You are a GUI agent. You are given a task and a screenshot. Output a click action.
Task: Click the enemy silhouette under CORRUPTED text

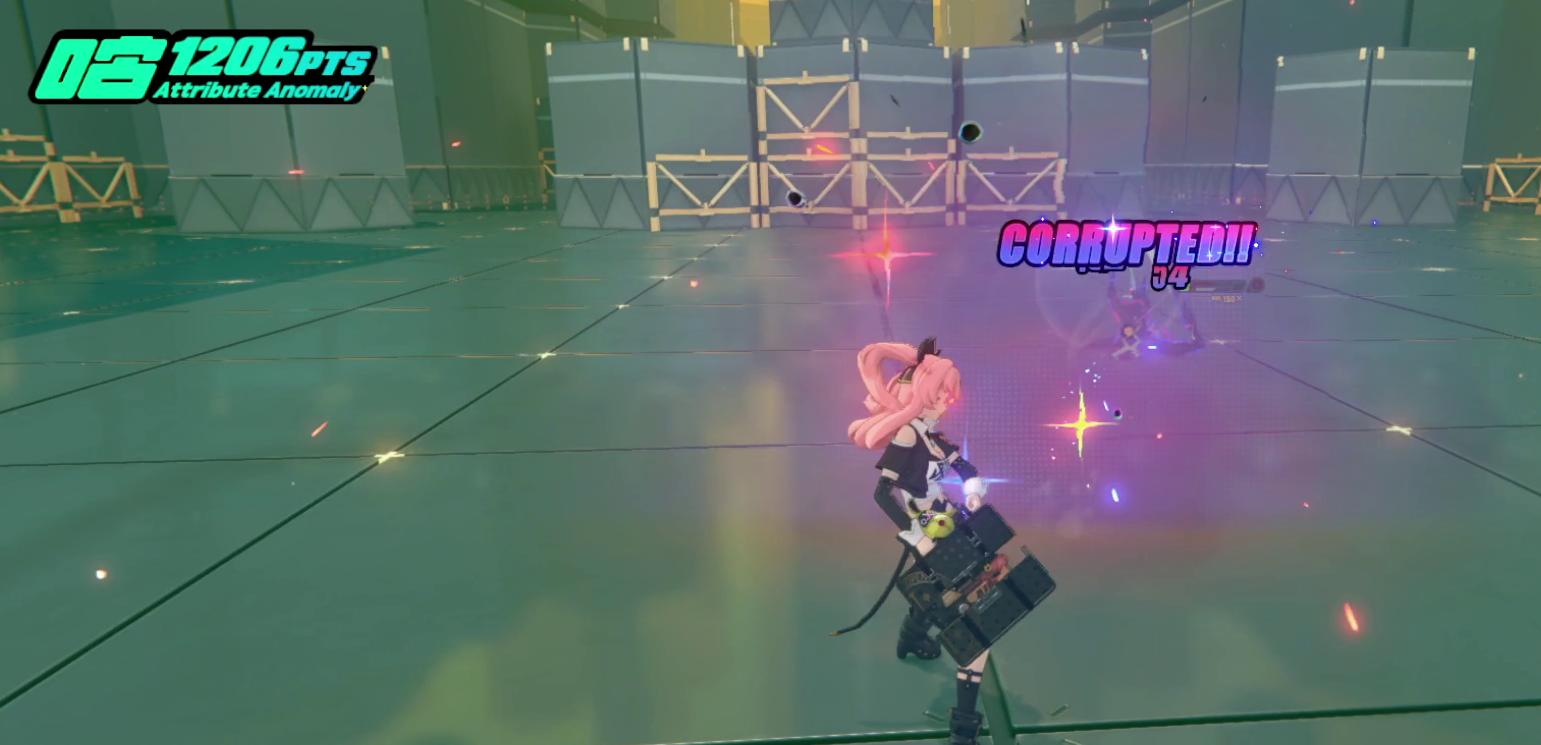(x=1135, y=320)
